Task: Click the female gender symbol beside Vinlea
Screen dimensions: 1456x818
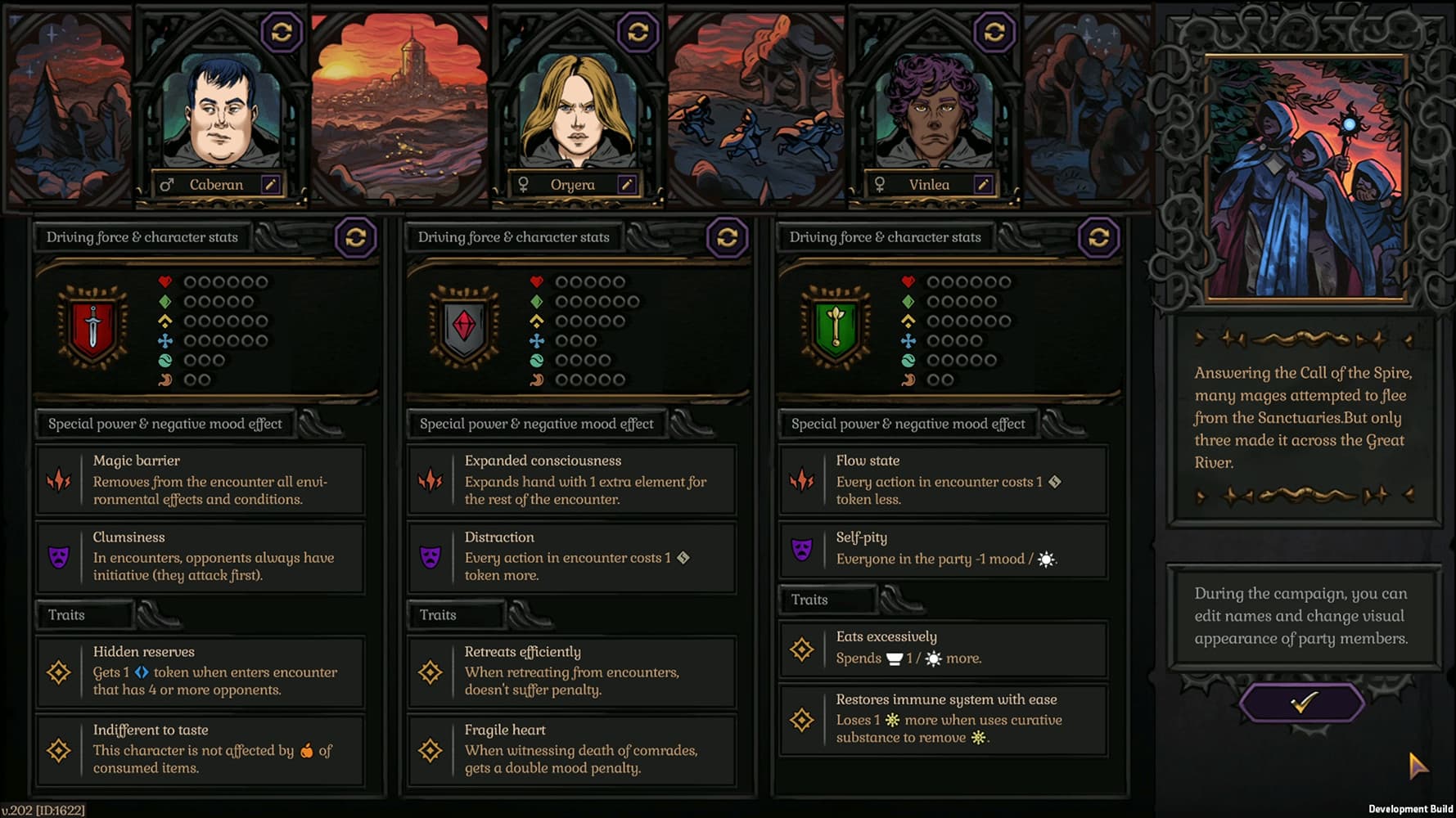Action: click(x=880, y=185)
